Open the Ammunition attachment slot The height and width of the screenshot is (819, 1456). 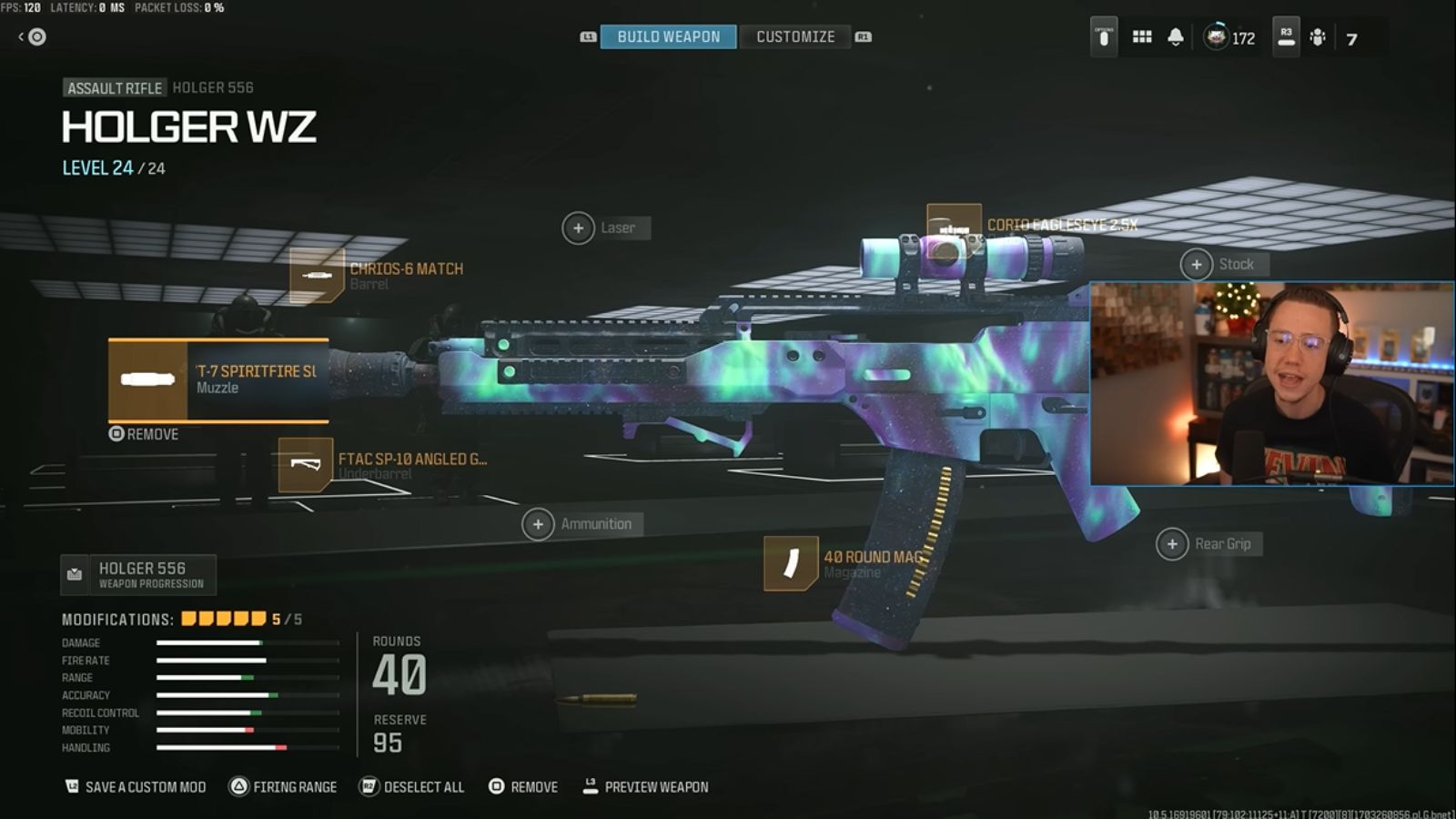point(540,524)
